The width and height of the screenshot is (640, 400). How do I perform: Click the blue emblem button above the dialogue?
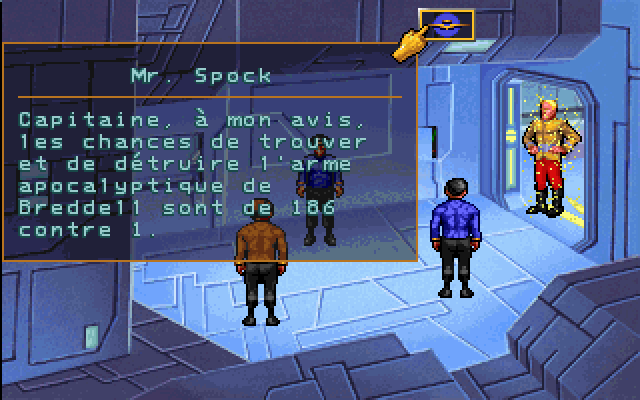[447, 22]
